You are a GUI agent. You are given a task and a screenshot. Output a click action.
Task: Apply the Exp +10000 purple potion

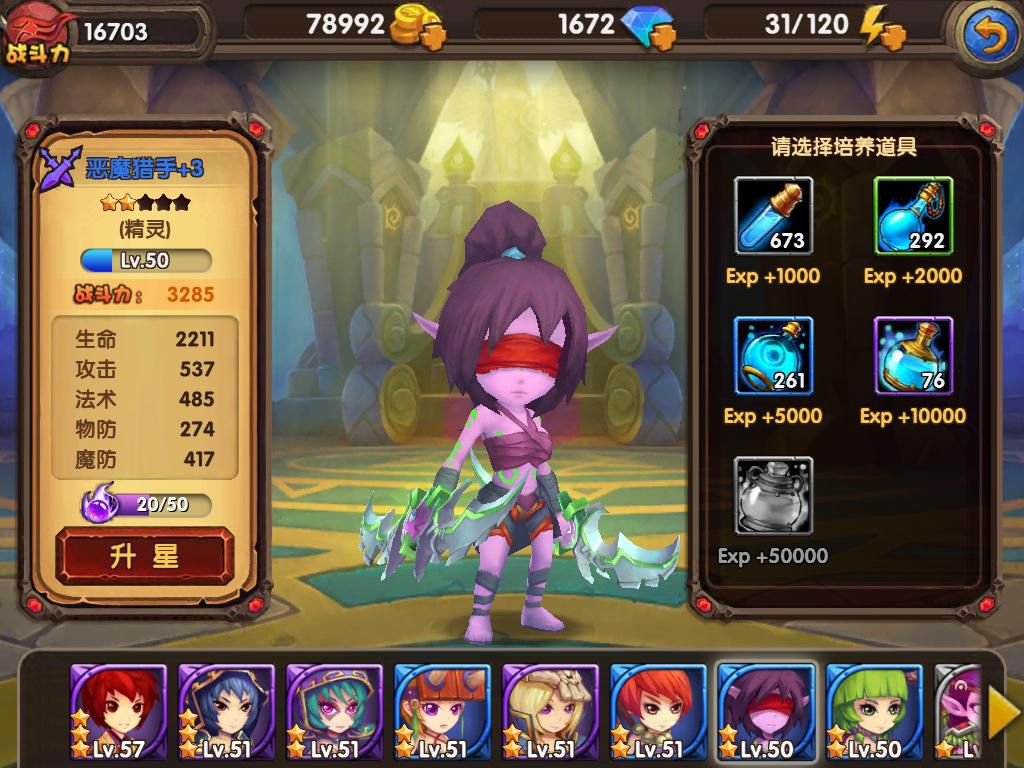pos(913,356)
